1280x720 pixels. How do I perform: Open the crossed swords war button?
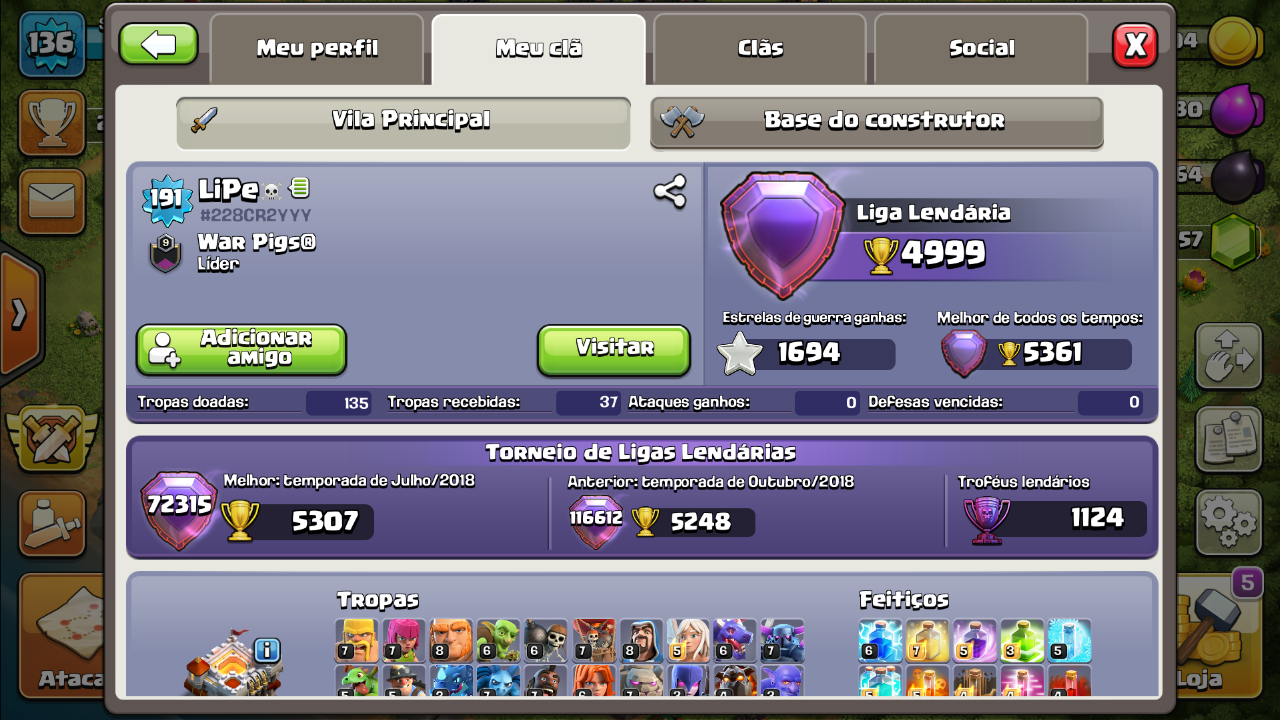[x=48, y=437]
